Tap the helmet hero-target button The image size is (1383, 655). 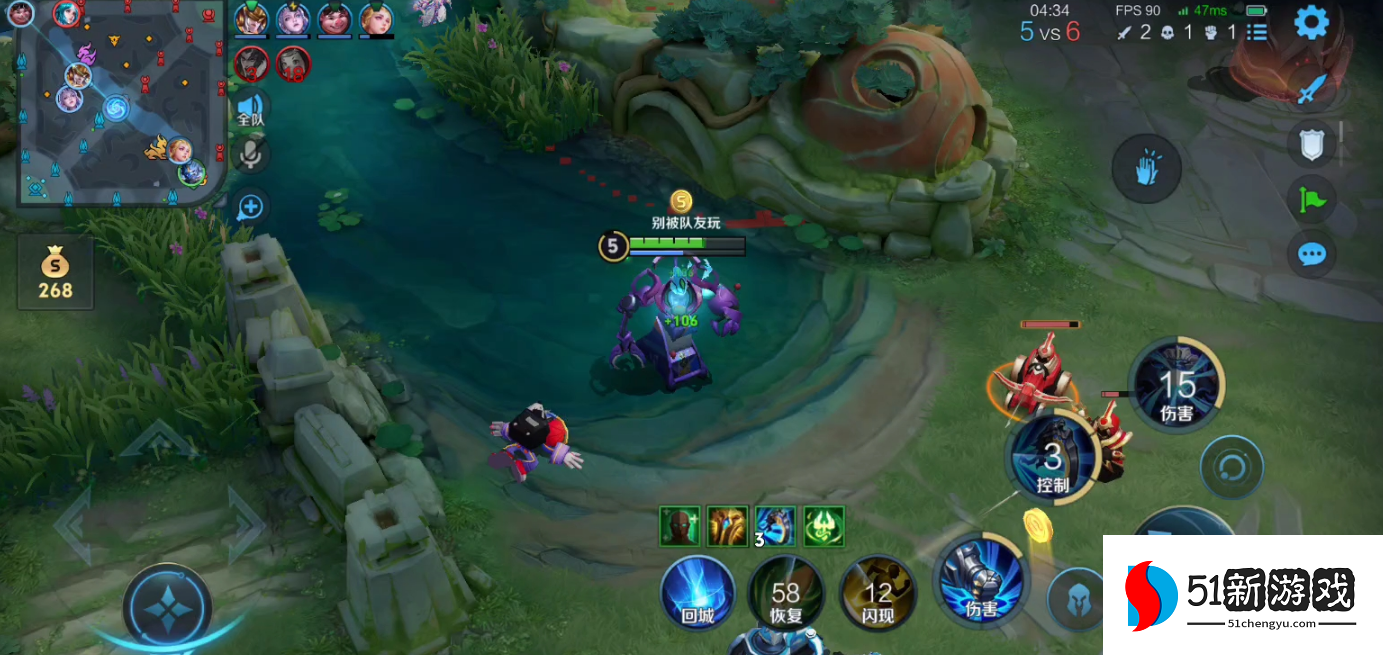[x=1075, y=598]
